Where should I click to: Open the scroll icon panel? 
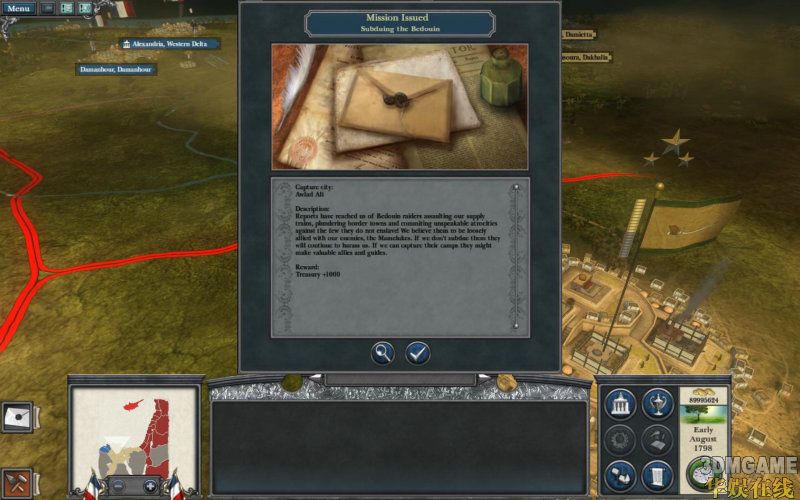656,473
